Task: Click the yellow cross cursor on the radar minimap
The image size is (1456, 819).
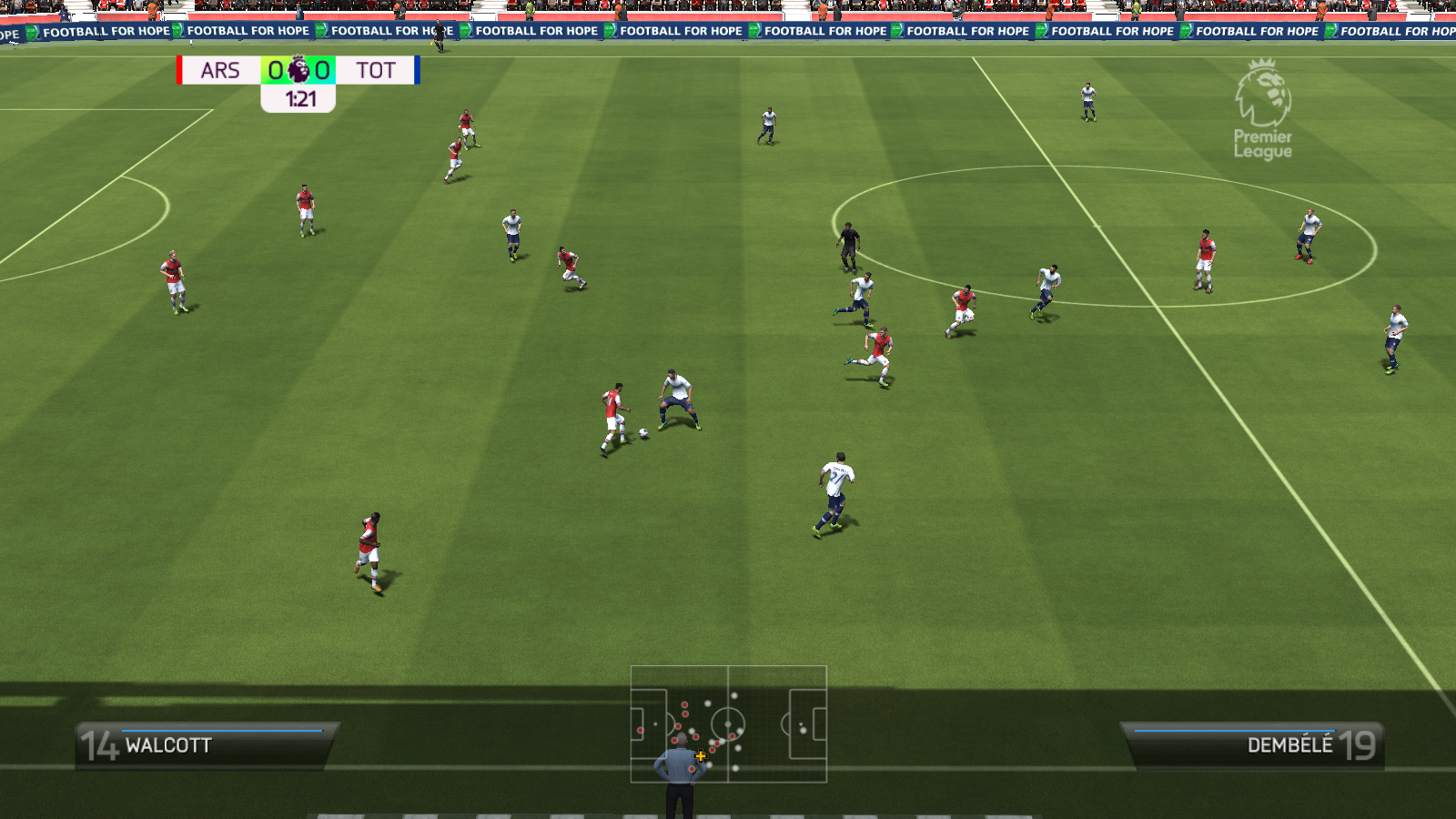Action: click(x=701, y=756)
